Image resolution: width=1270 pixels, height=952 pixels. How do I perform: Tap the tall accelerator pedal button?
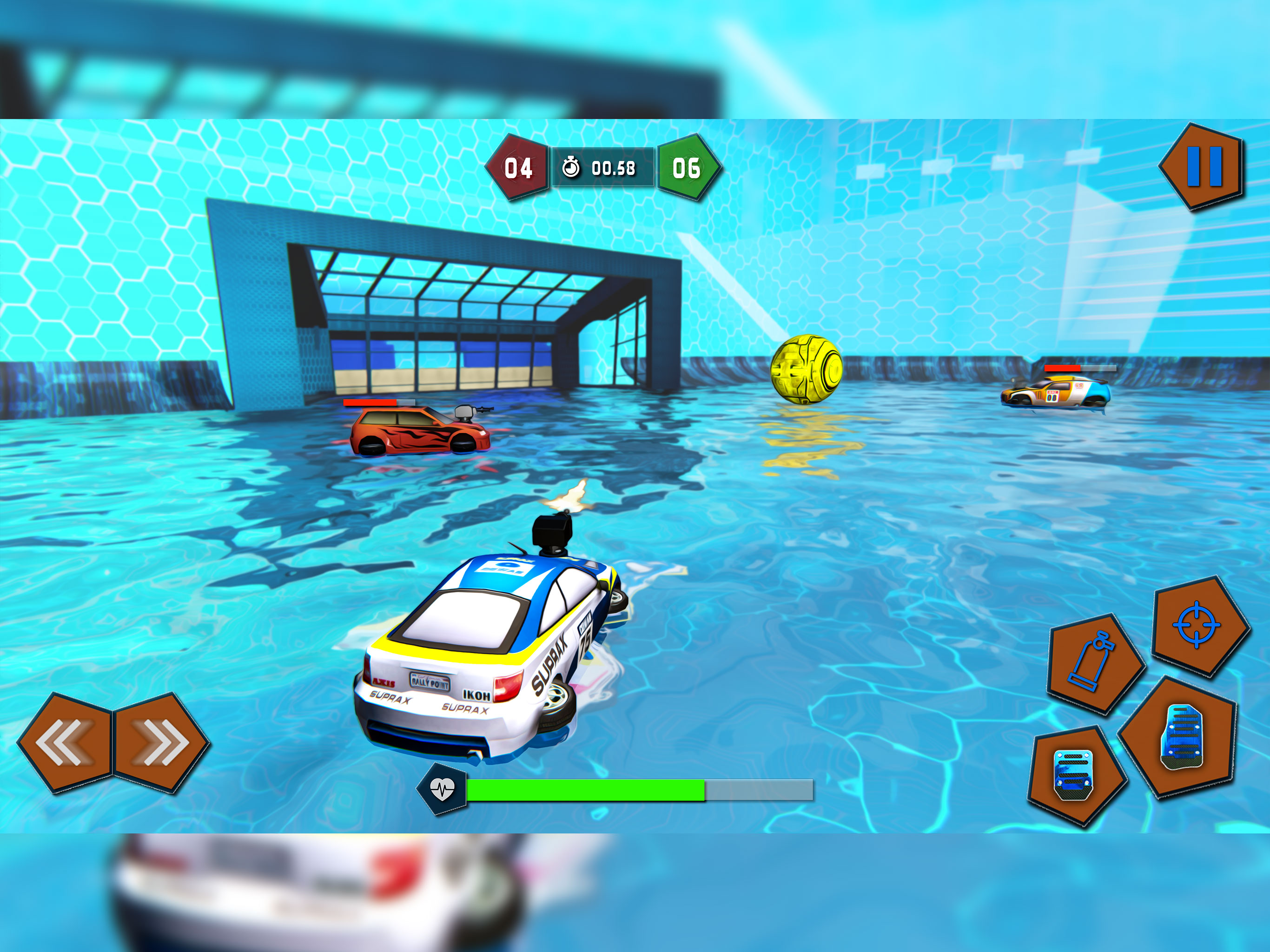1180,738
